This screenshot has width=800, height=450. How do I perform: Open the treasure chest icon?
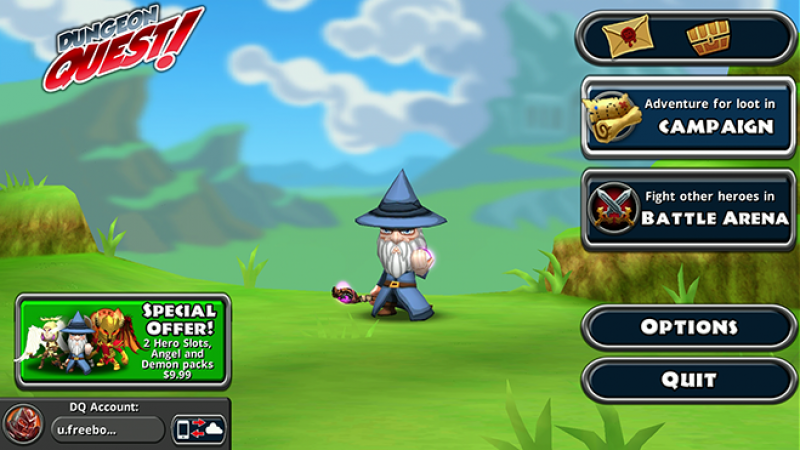pos(708,37)
